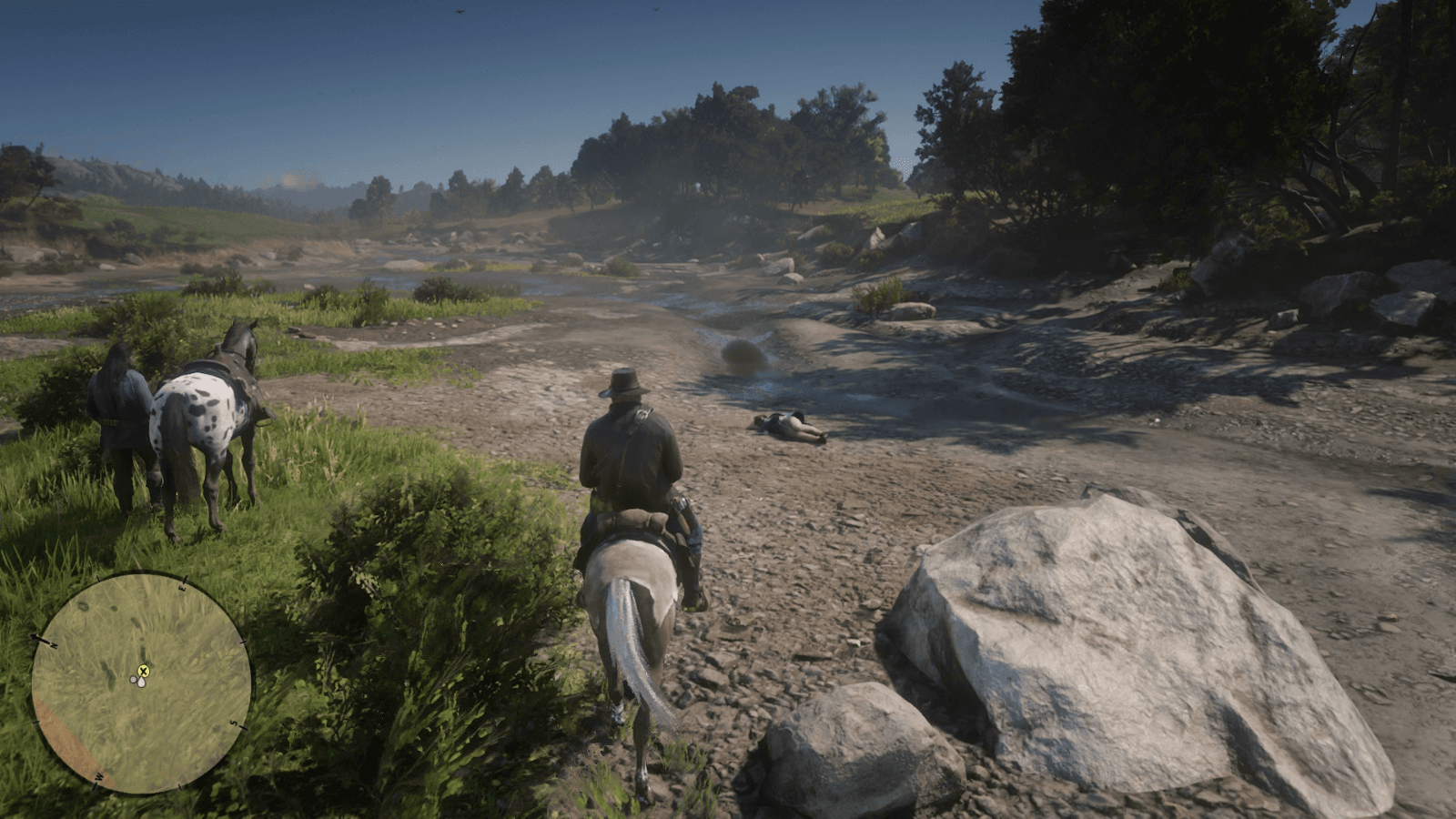Click the yellow X objective marker on minimap
The image size is (1456, 819).
click(144, 672)
